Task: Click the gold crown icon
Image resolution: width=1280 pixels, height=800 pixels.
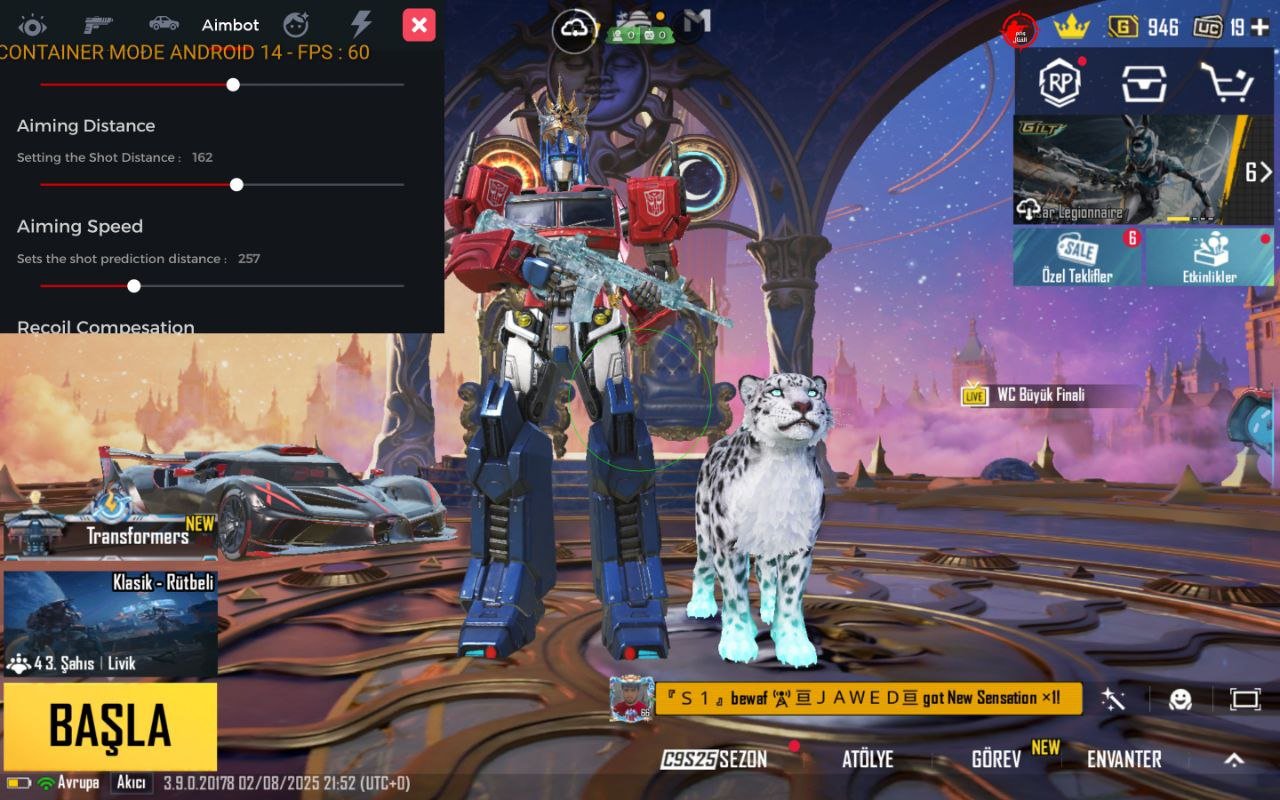Action: click(1071, 27)
